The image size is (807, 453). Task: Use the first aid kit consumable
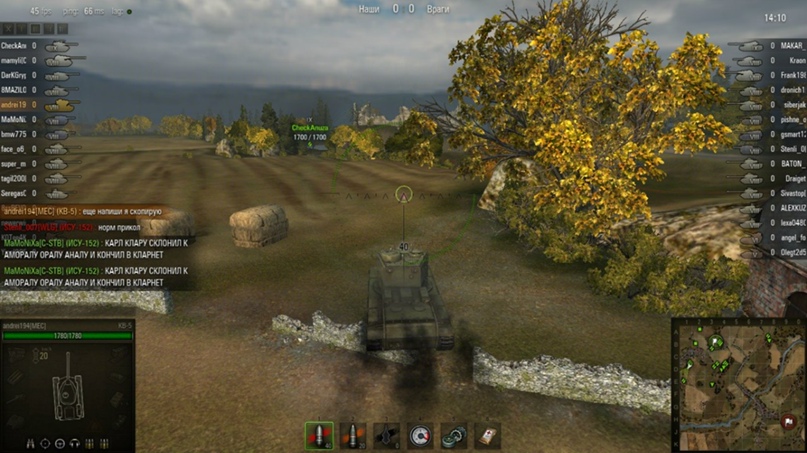coord(487,436)
